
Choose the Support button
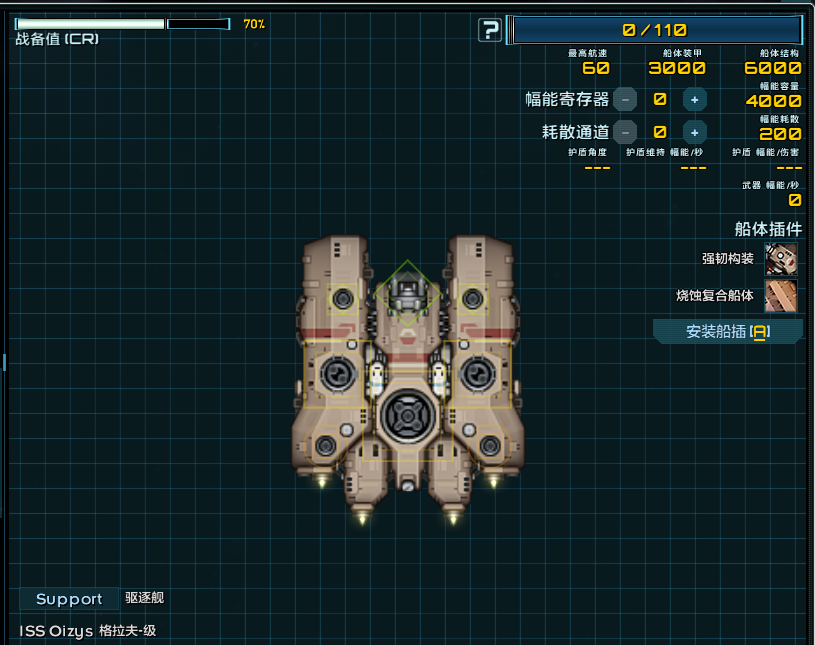point(69,599)
